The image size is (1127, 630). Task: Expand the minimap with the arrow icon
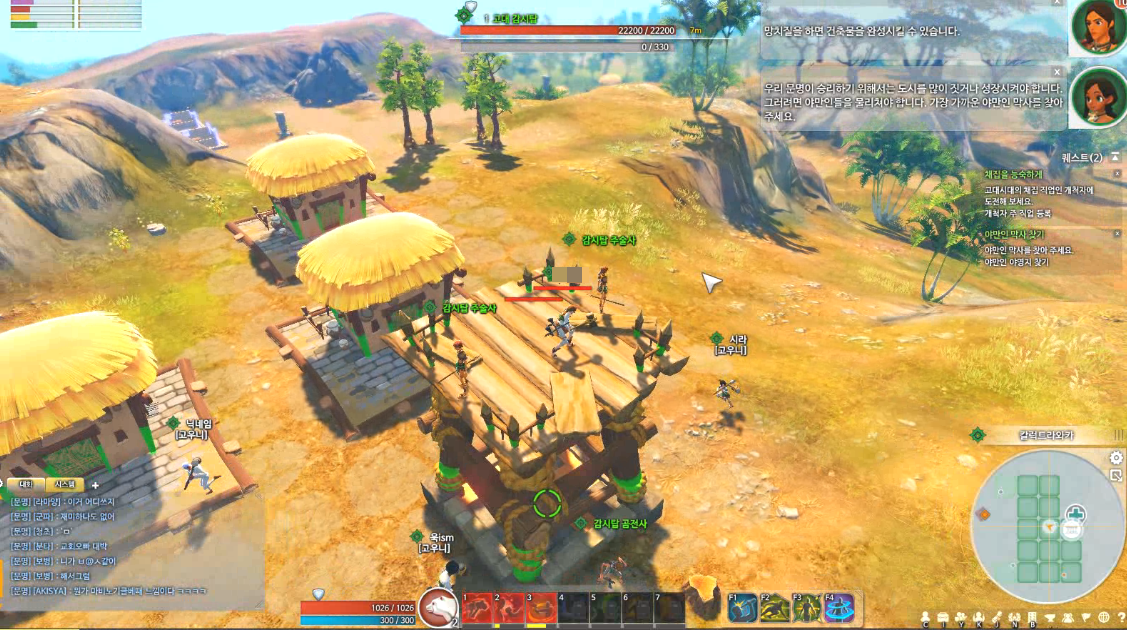point(1117,476)
